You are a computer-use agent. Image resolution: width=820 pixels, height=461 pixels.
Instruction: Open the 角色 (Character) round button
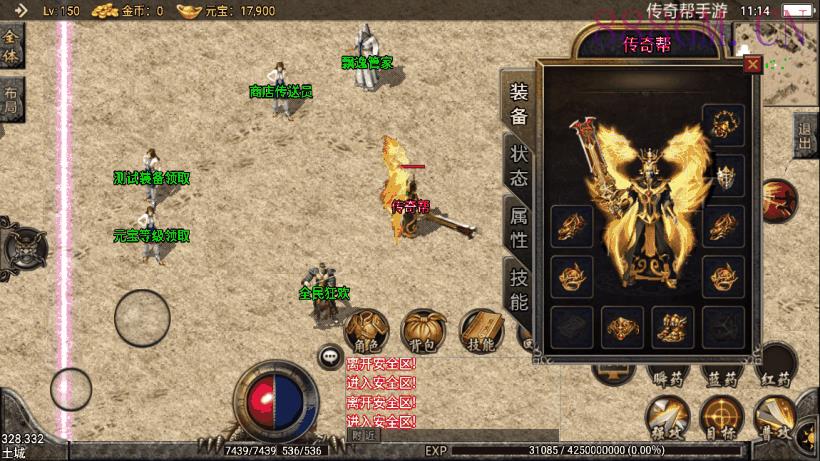365,332
